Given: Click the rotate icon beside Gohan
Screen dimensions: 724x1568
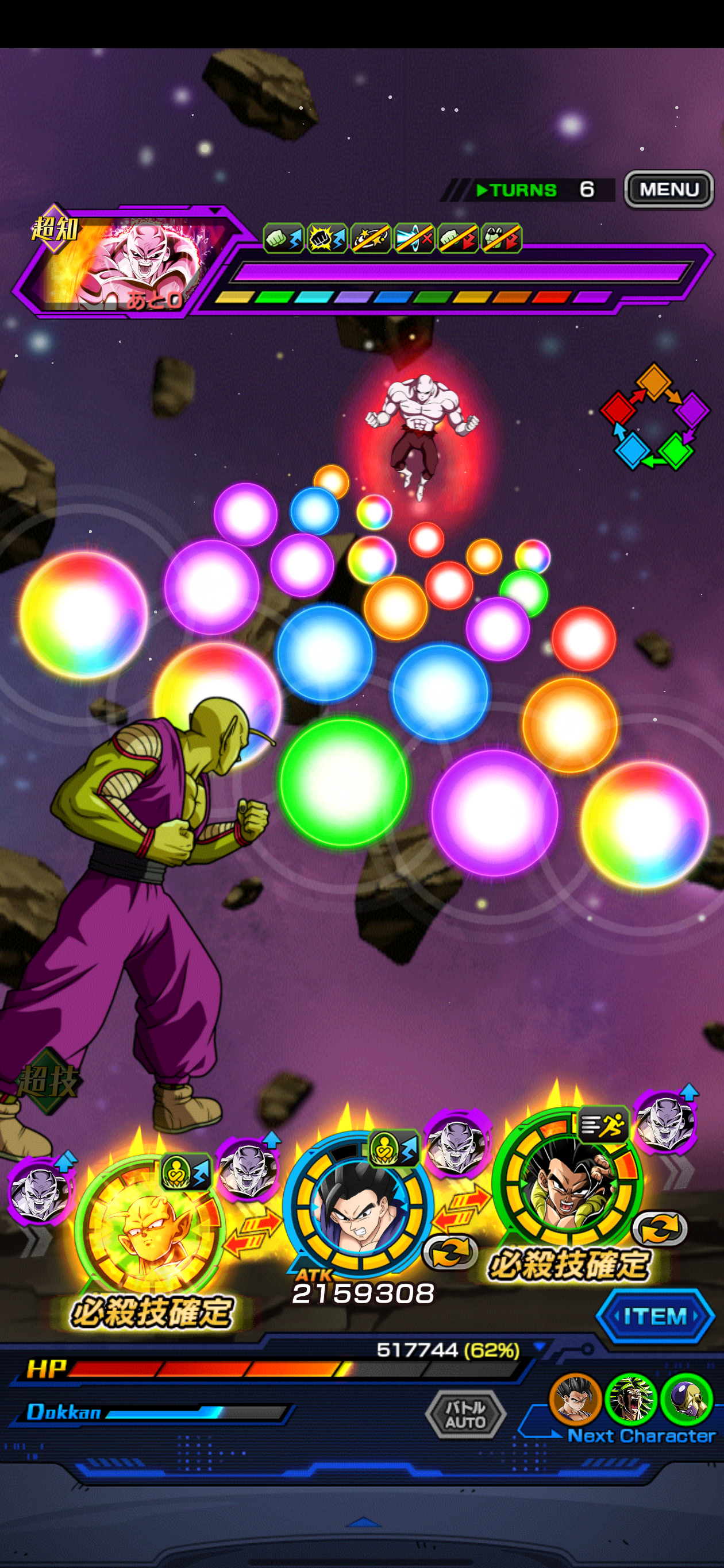Looking at the screenshot, I should pyautogui.click(x=449, y=1252).
